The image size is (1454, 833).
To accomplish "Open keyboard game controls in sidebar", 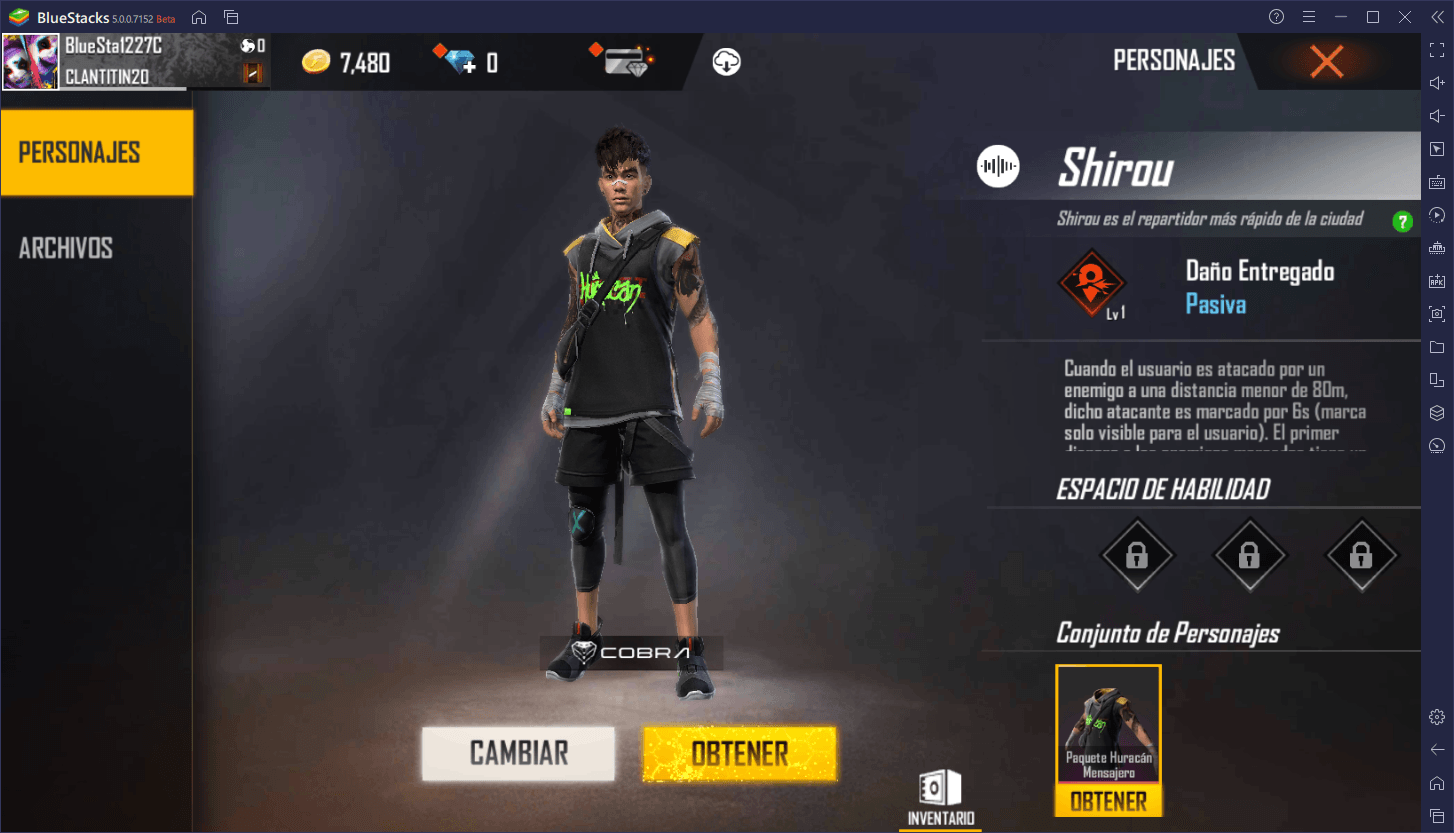I will 1437,182.
